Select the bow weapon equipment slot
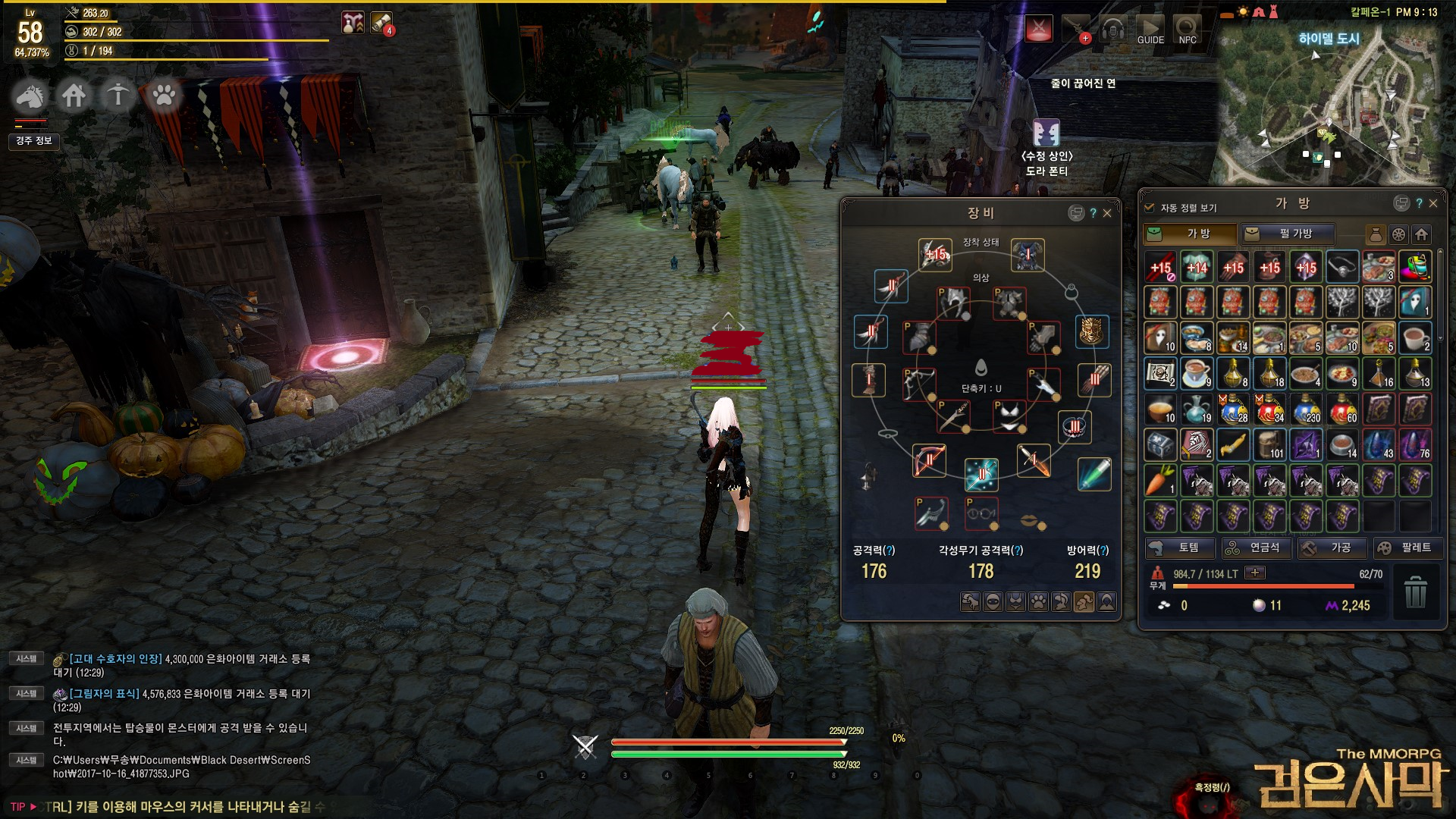 929,460
